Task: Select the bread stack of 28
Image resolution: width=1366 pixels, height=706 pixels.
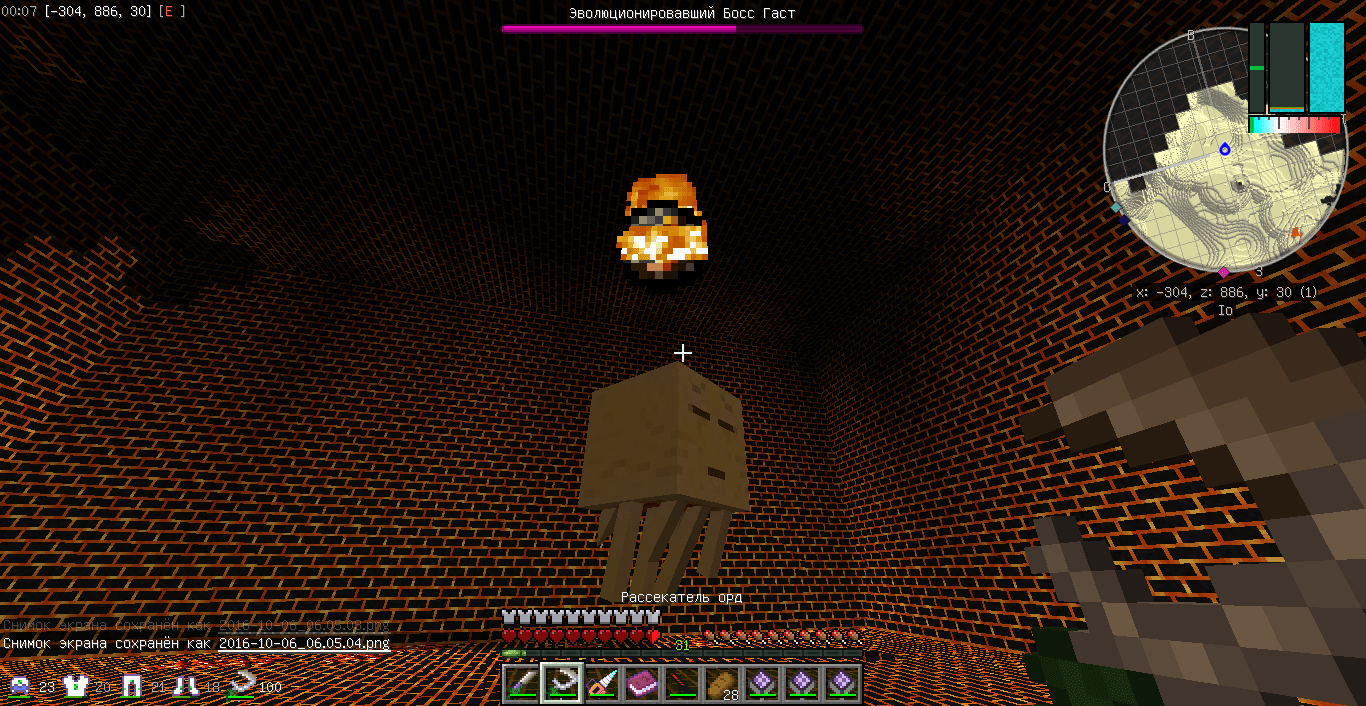Action: point(722,684)
